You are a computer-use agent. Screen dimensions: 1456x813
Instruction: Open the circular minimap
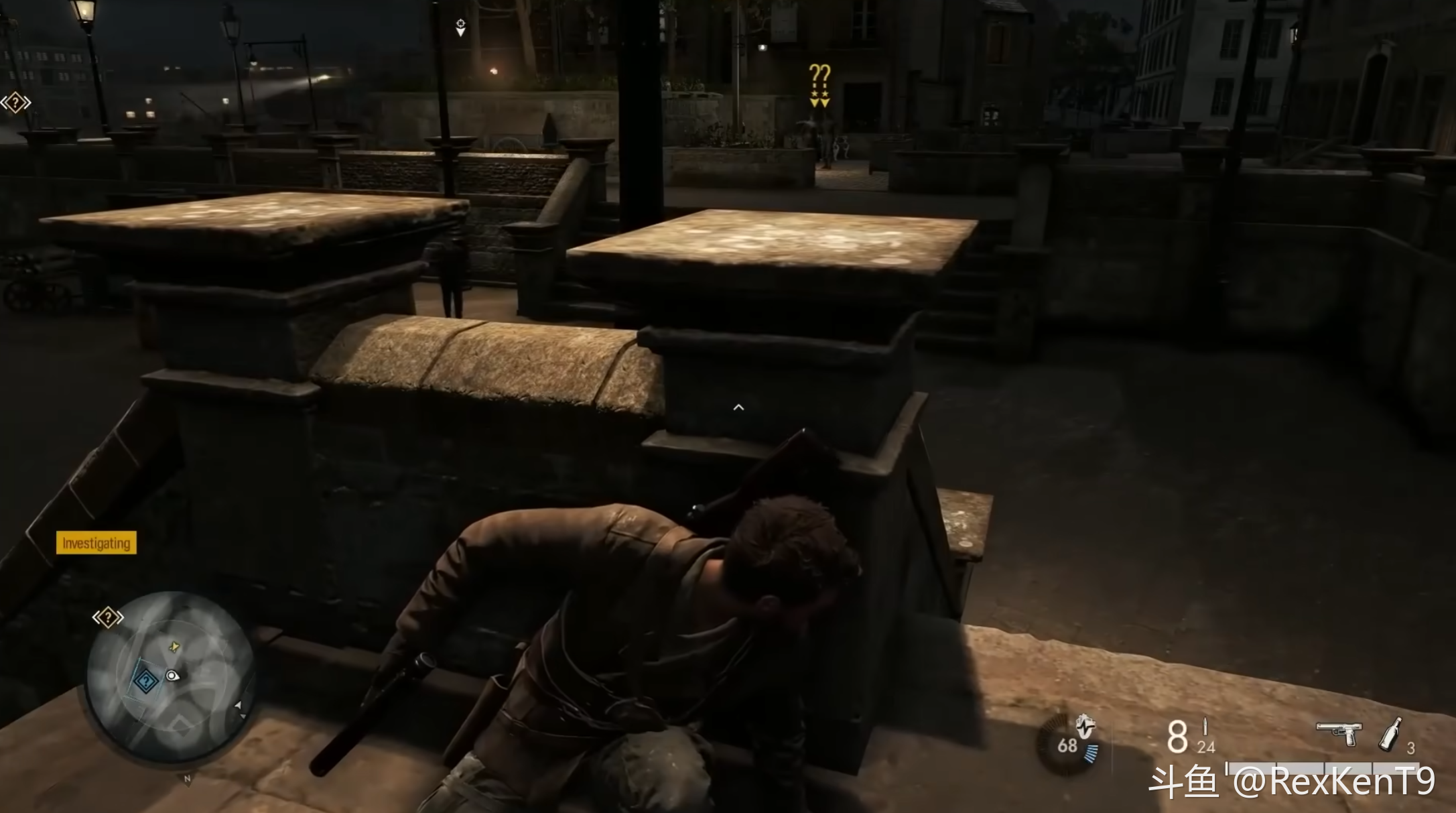pyautogui.click(x=171, y=677)
